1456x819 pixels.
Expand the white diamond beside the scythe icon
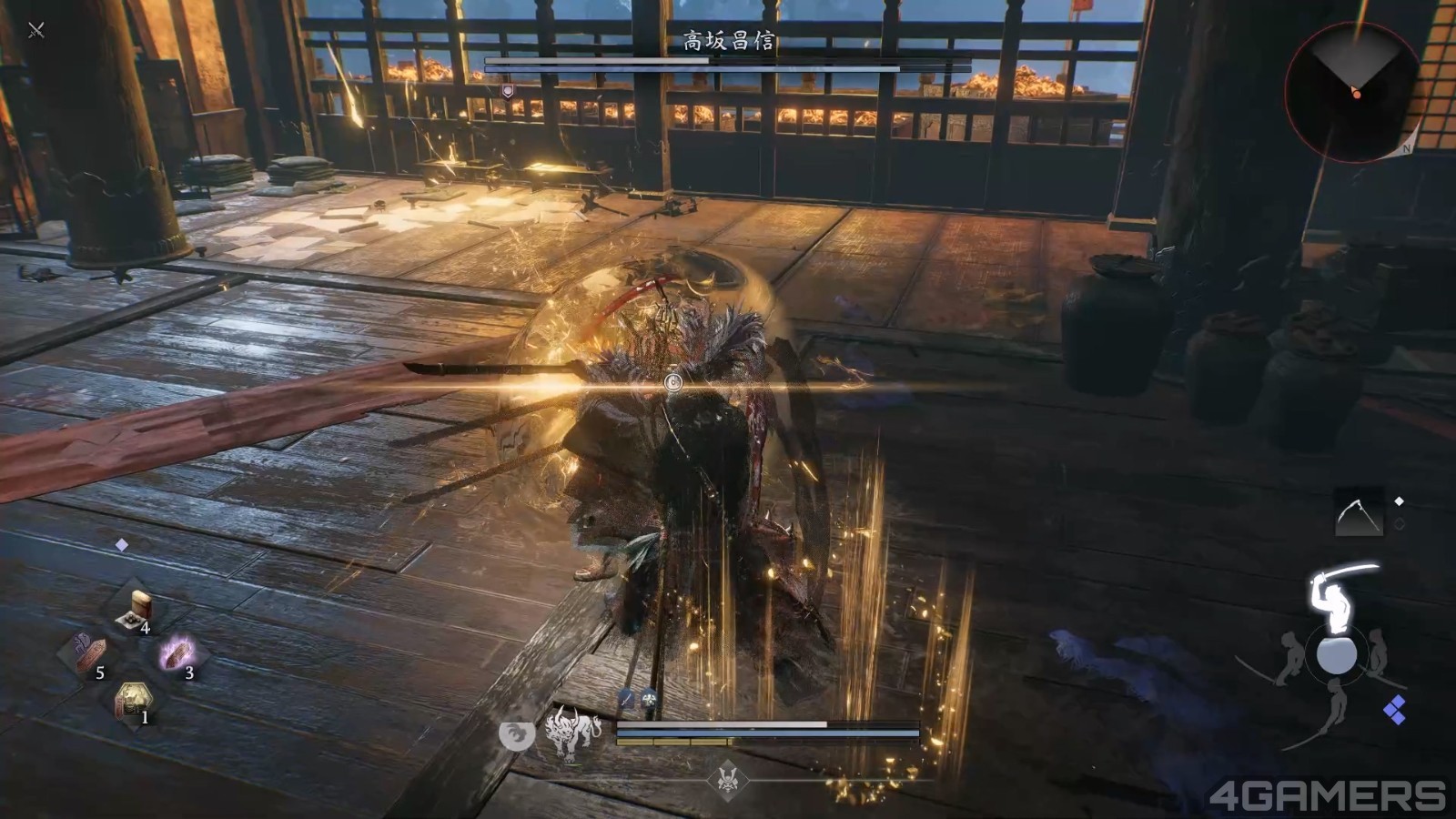tap(1400, 501)
